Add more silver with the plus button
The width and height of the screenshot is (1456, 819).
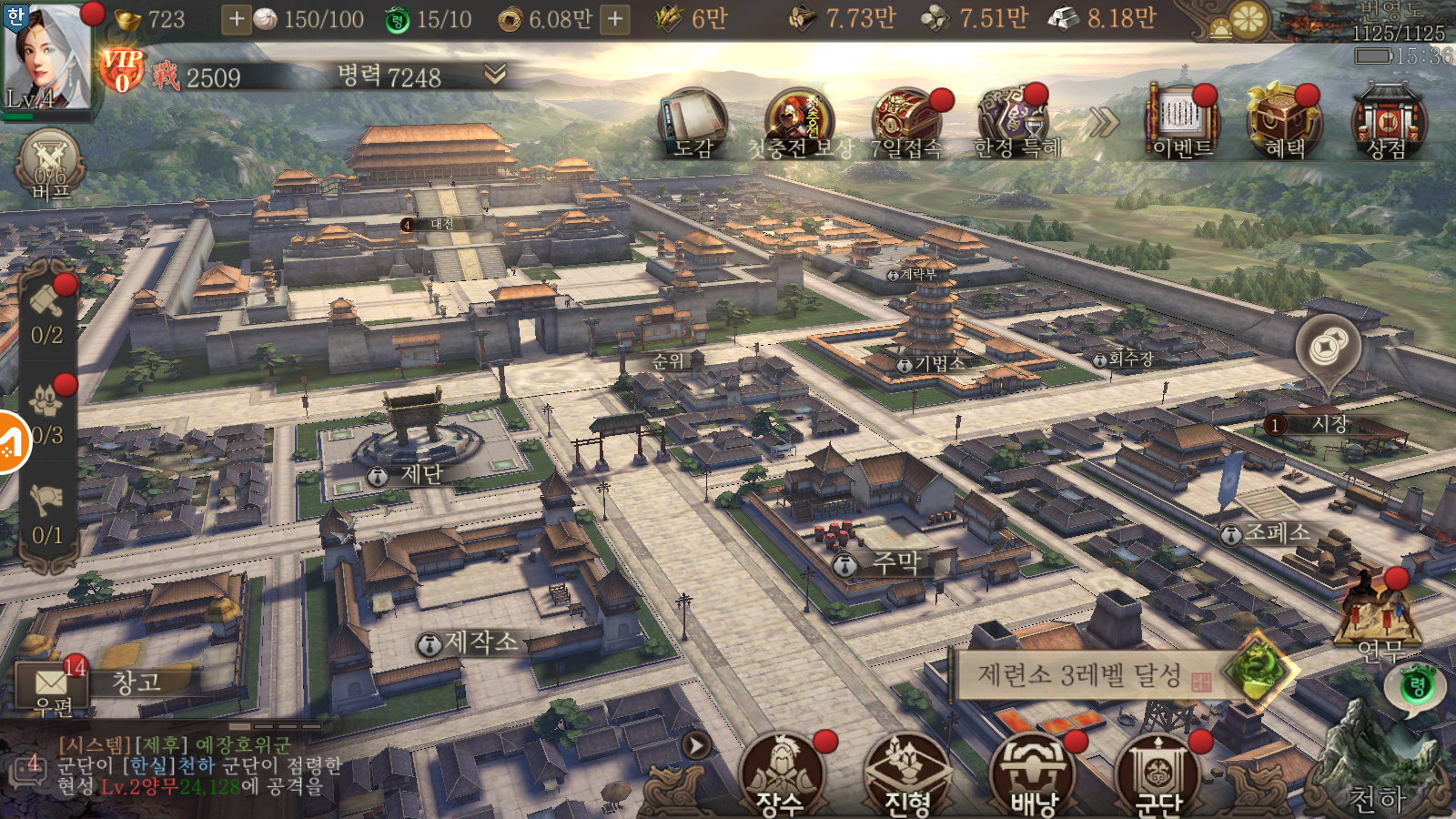point(236,19)
